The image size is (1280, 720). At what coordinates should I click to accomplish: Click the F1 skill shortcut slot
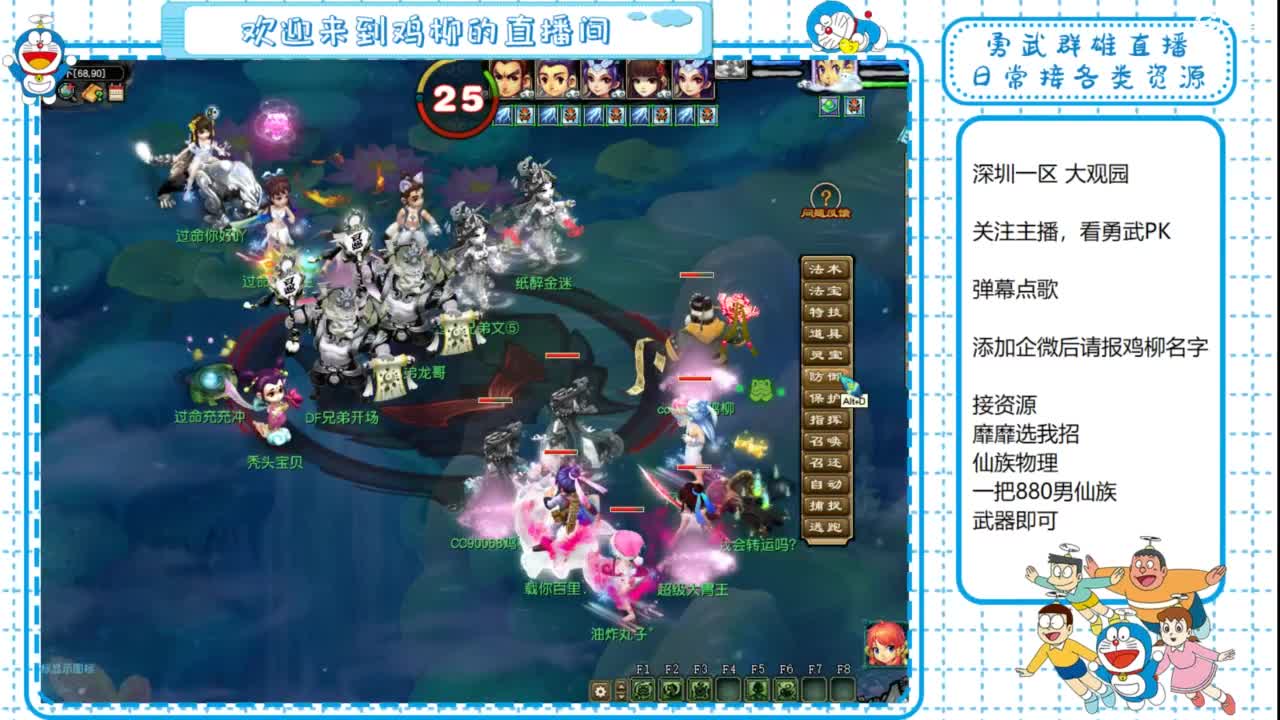[x=643, y=690]
